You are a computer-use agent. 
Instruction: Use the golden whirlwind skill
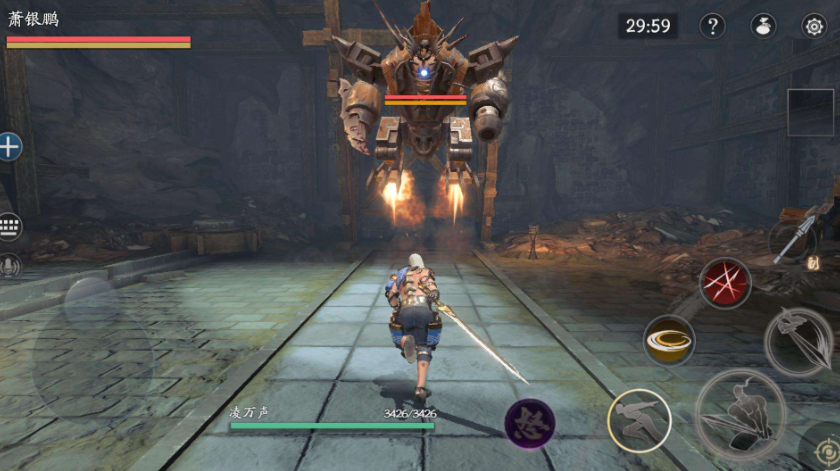coord(669,340)
